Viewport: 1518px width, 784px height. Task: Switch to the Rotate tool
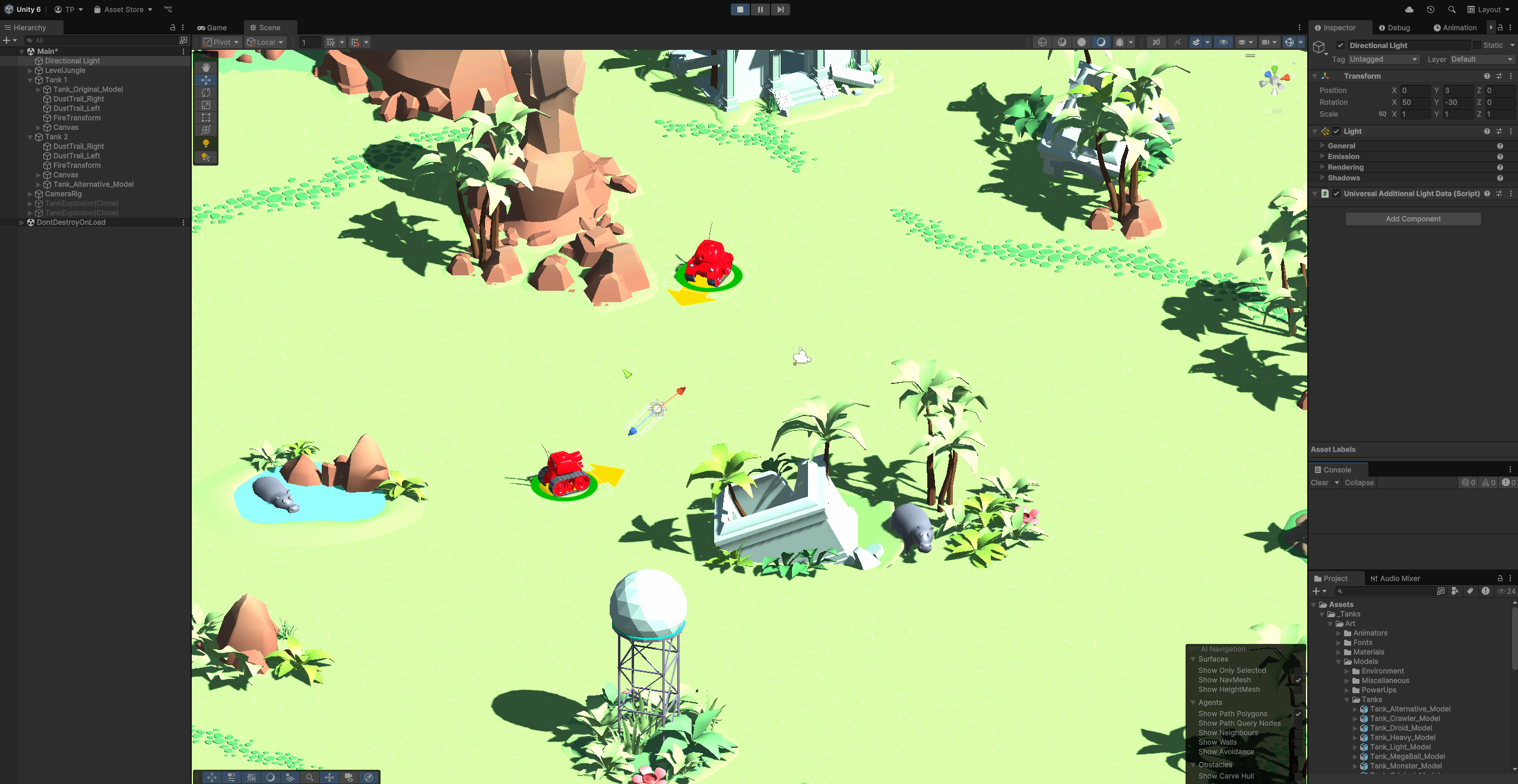point(205,93)
